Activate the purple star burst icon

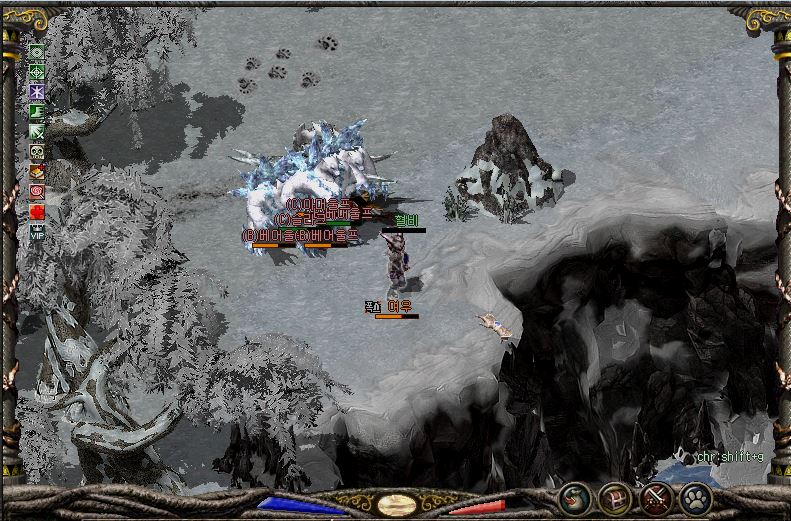[37, 91]
